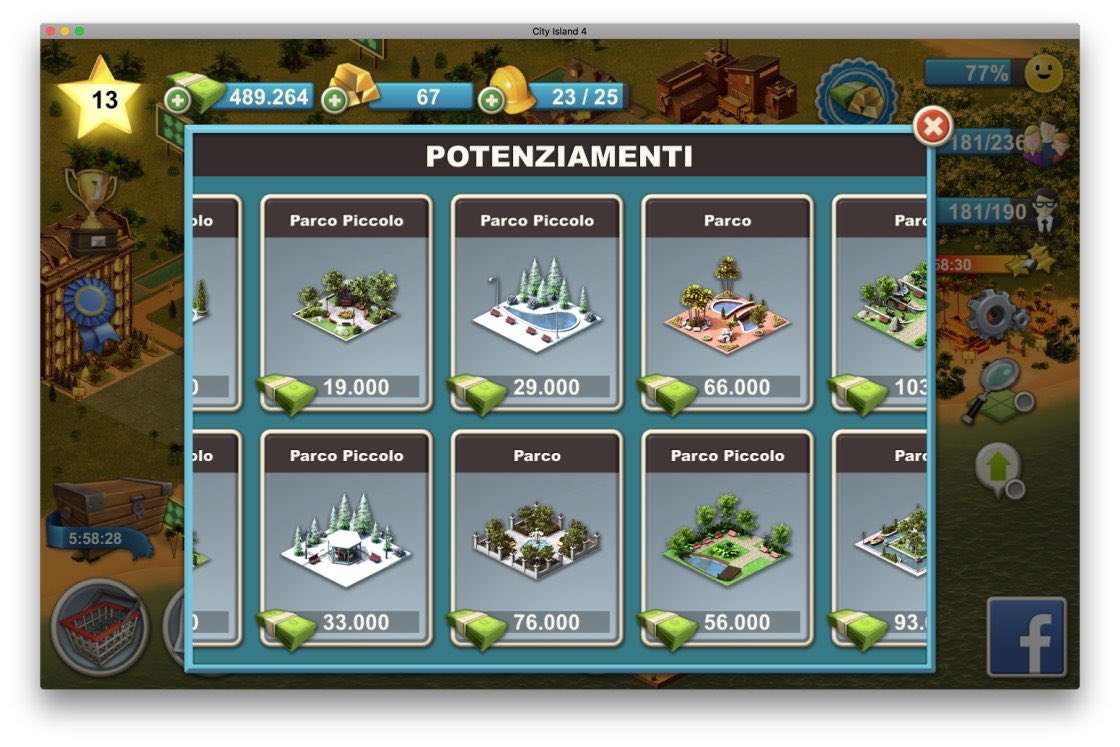Open the shopping basket store

coord(99,627)
